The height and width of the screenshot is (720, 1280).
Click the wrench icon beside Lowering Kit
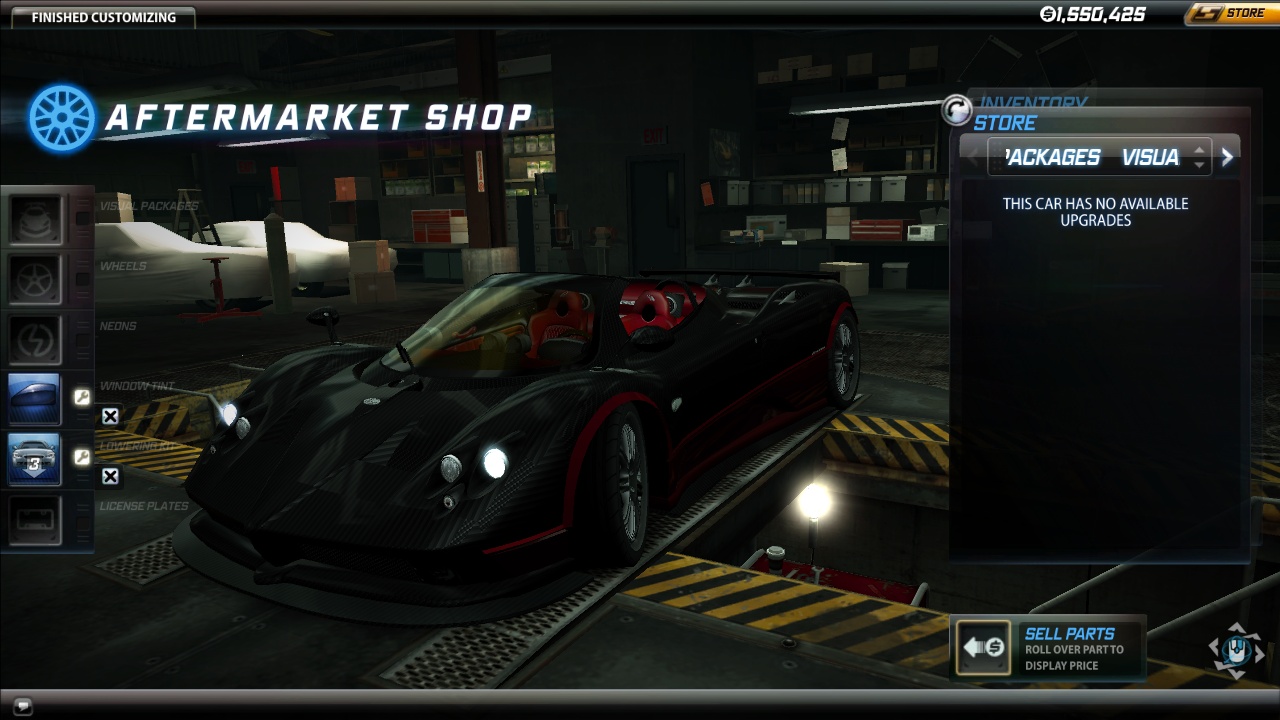click(82, 457)
